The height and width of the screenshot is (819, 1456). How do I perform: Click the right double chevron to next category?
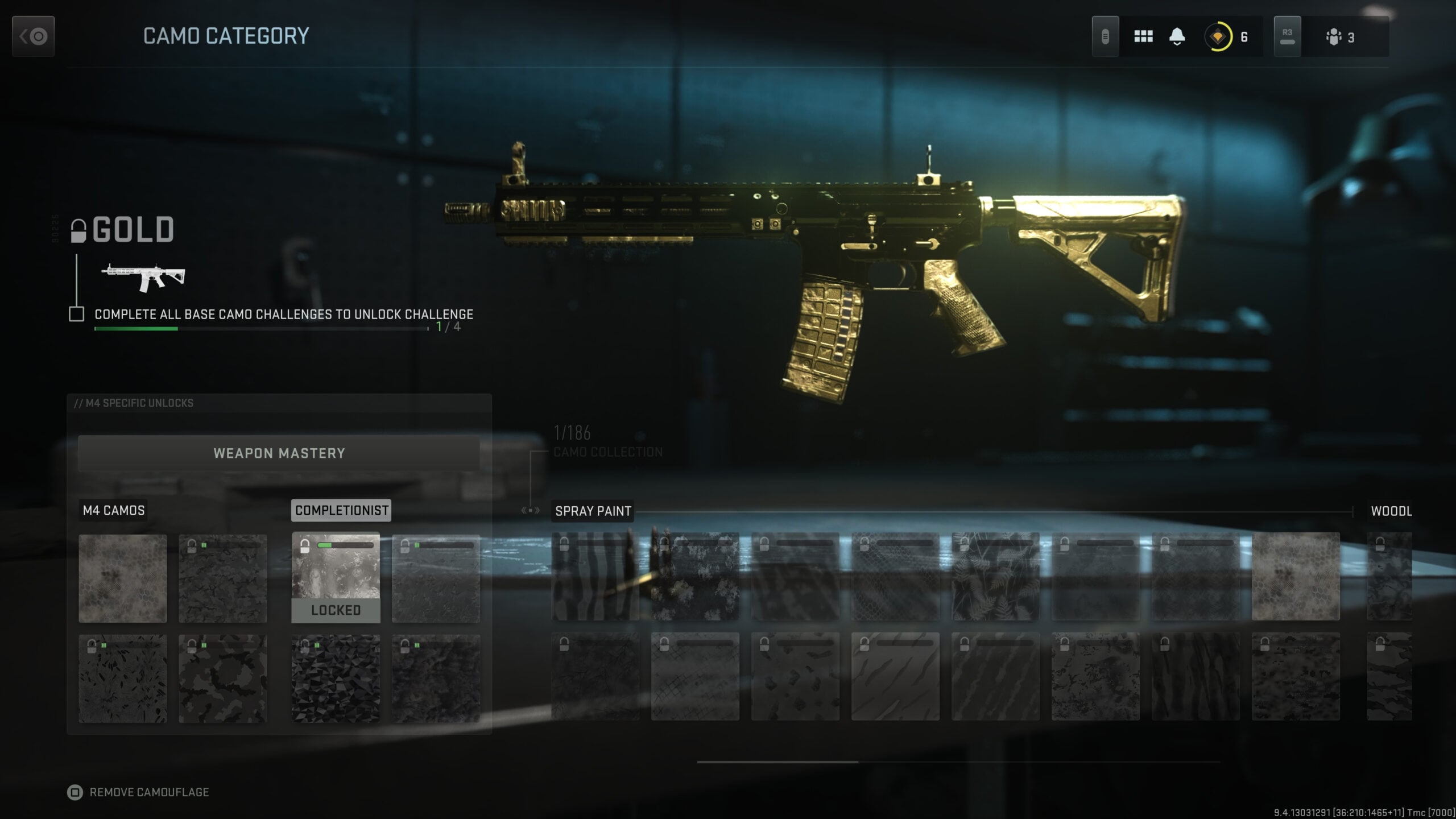(x=537, y=511)
